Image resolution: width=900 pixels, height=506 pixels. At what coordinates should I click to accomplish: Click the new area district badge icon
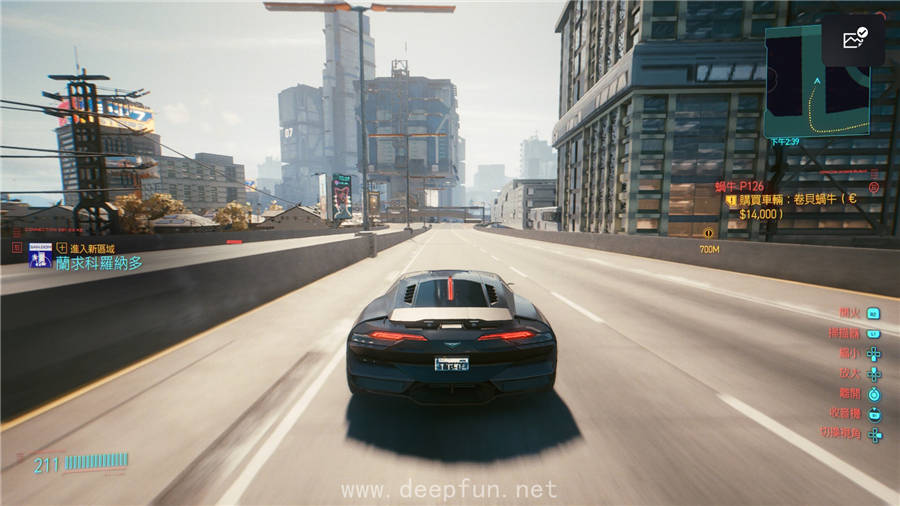pos(40,258)
